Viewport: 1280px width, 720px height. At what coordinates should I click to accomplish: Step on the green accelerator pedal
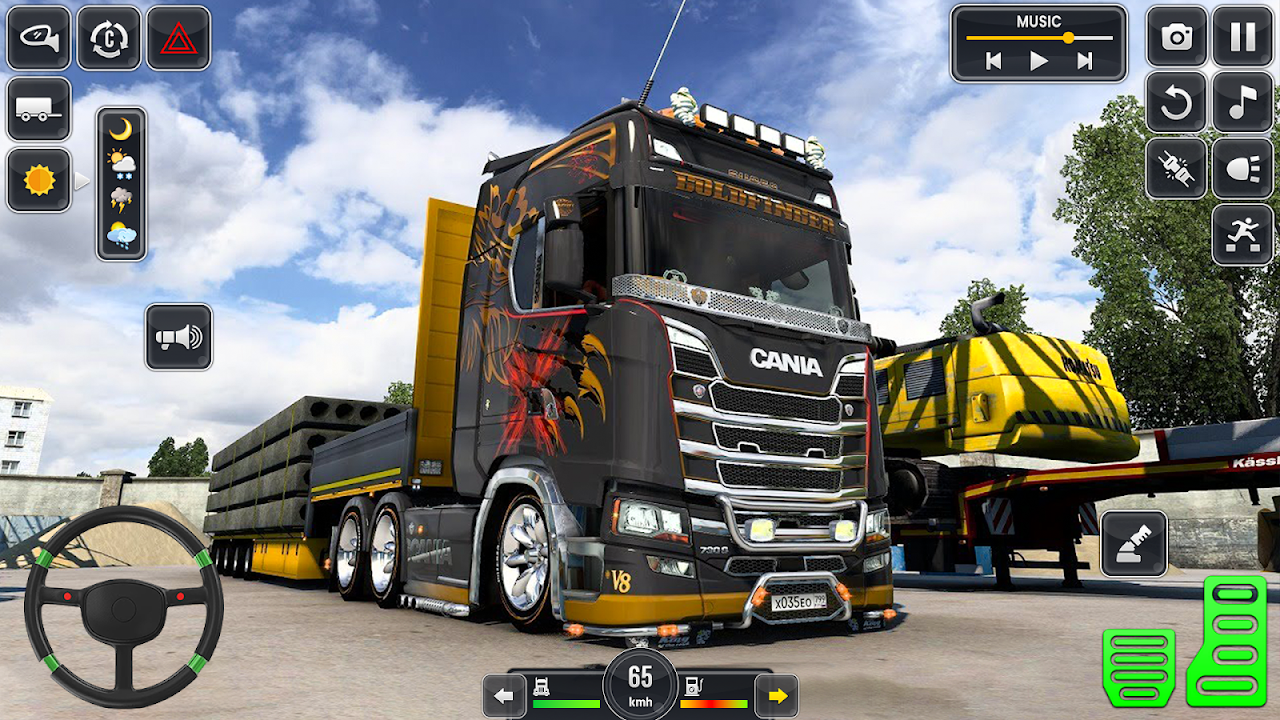(1227, 640)
